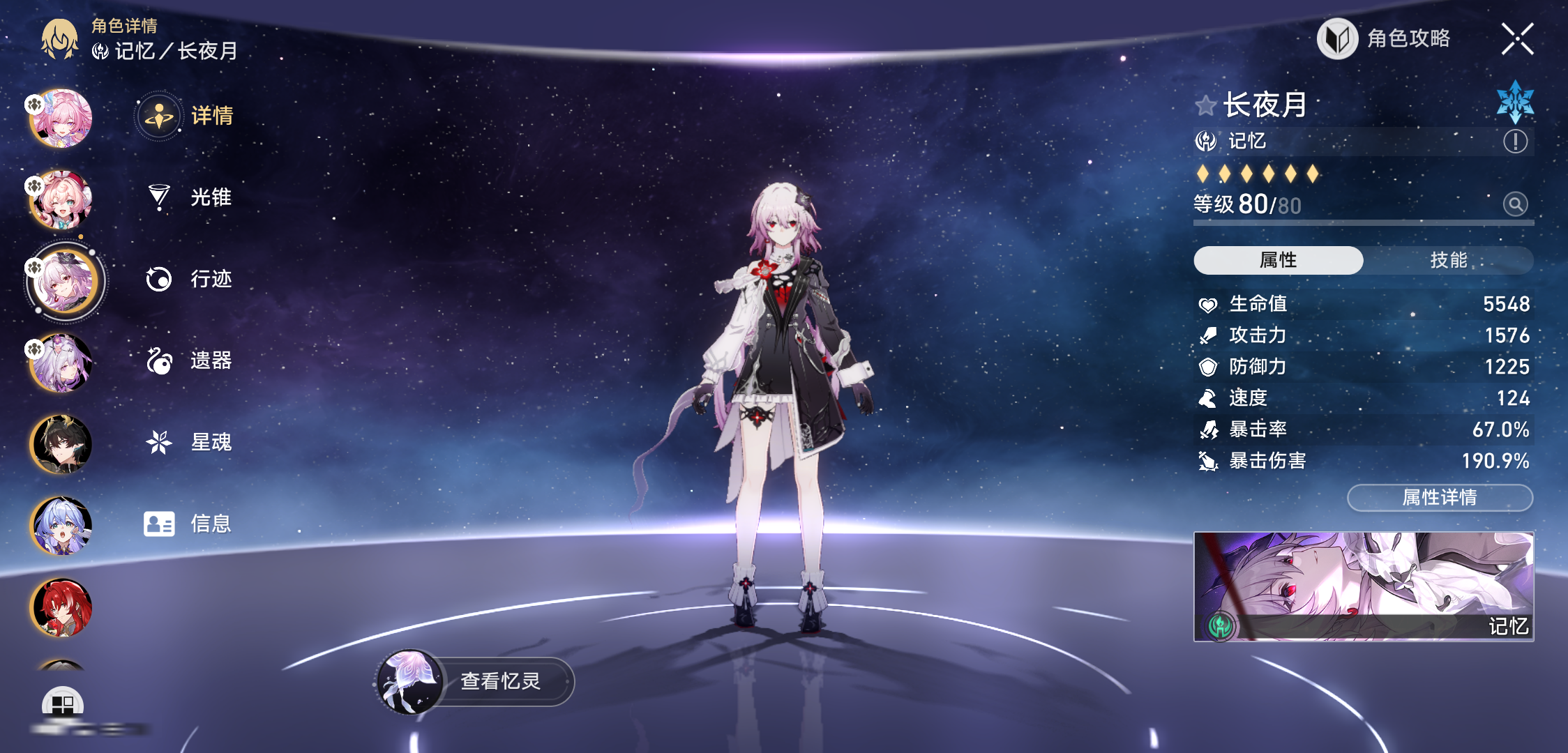
Task: Click the exclamation info icon beside 记忆
Action: [x=1515, y=142]
